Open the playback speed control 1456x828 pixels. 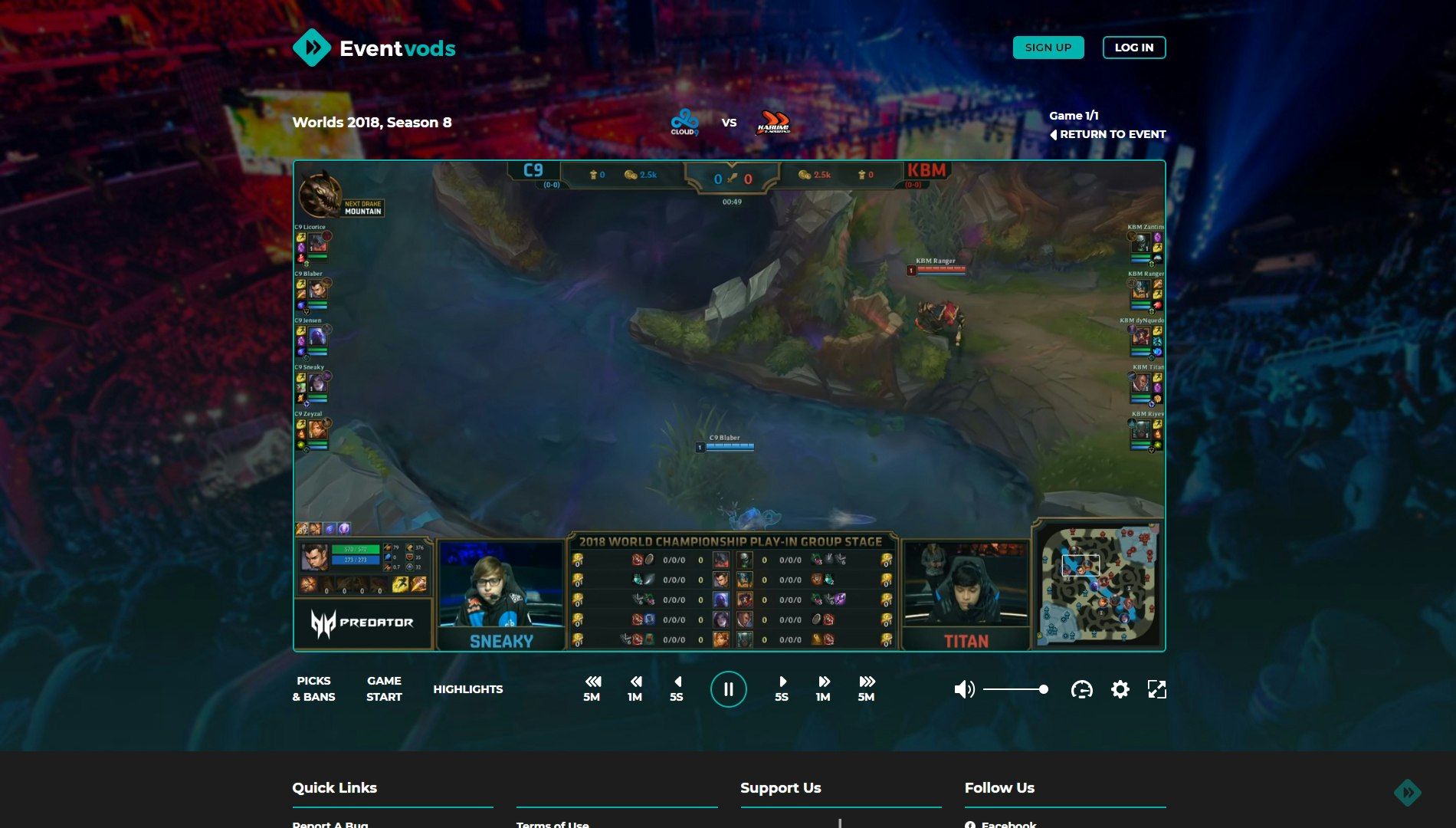(x=1081, y=689)
